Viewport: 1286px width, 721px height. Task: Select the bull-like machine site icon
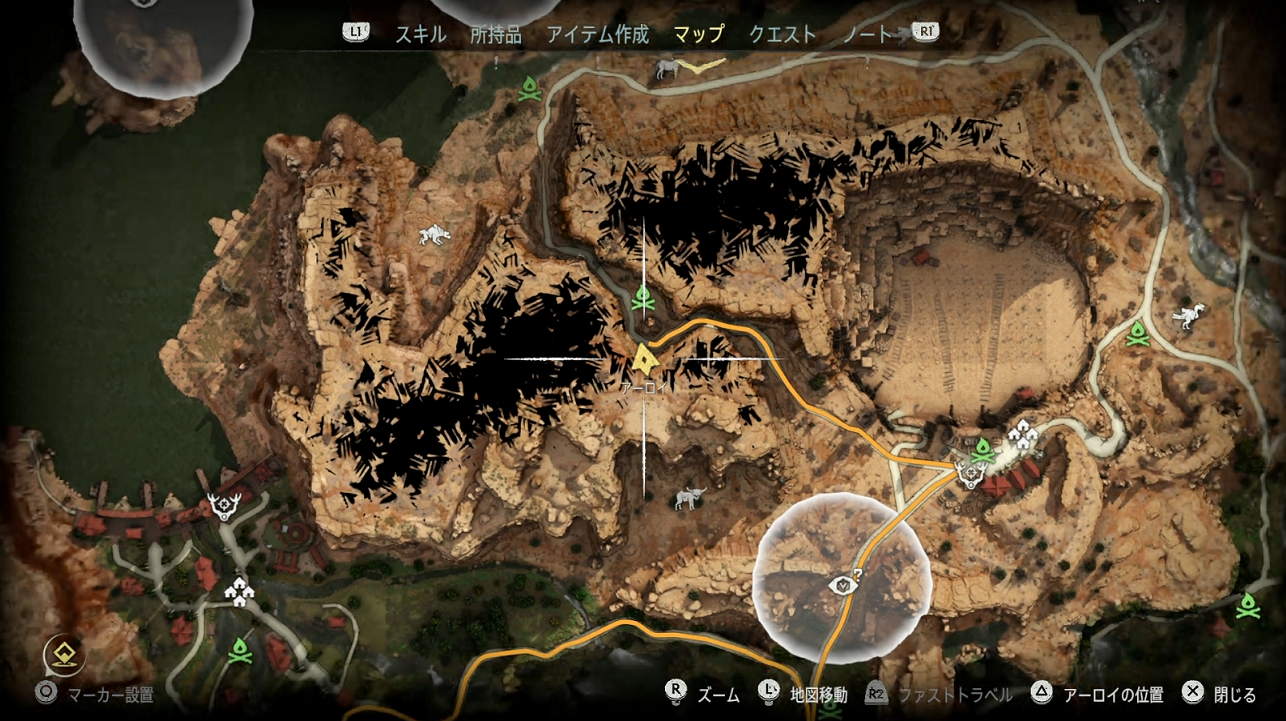pyautogui.click(x=689, y=497)
